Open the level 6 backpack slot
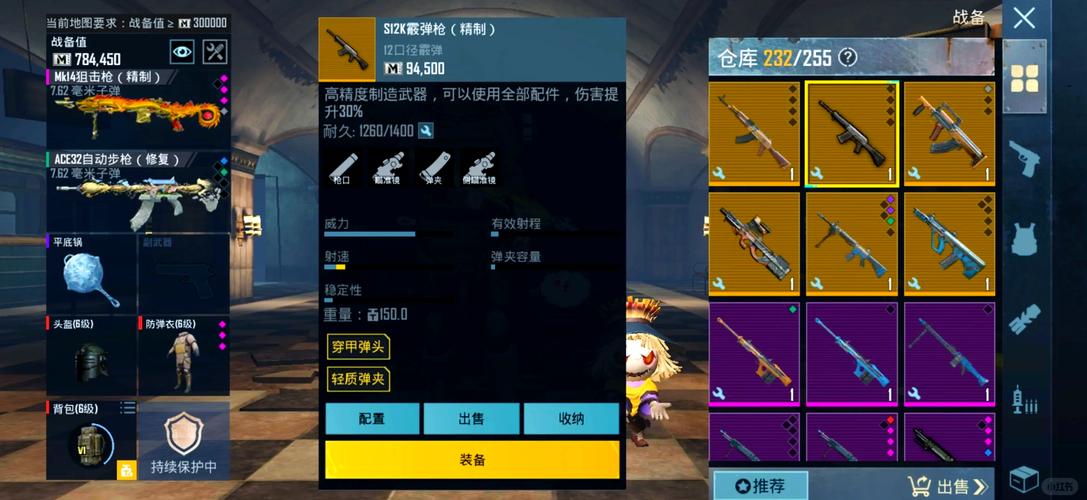 click(x=88, y=438)
